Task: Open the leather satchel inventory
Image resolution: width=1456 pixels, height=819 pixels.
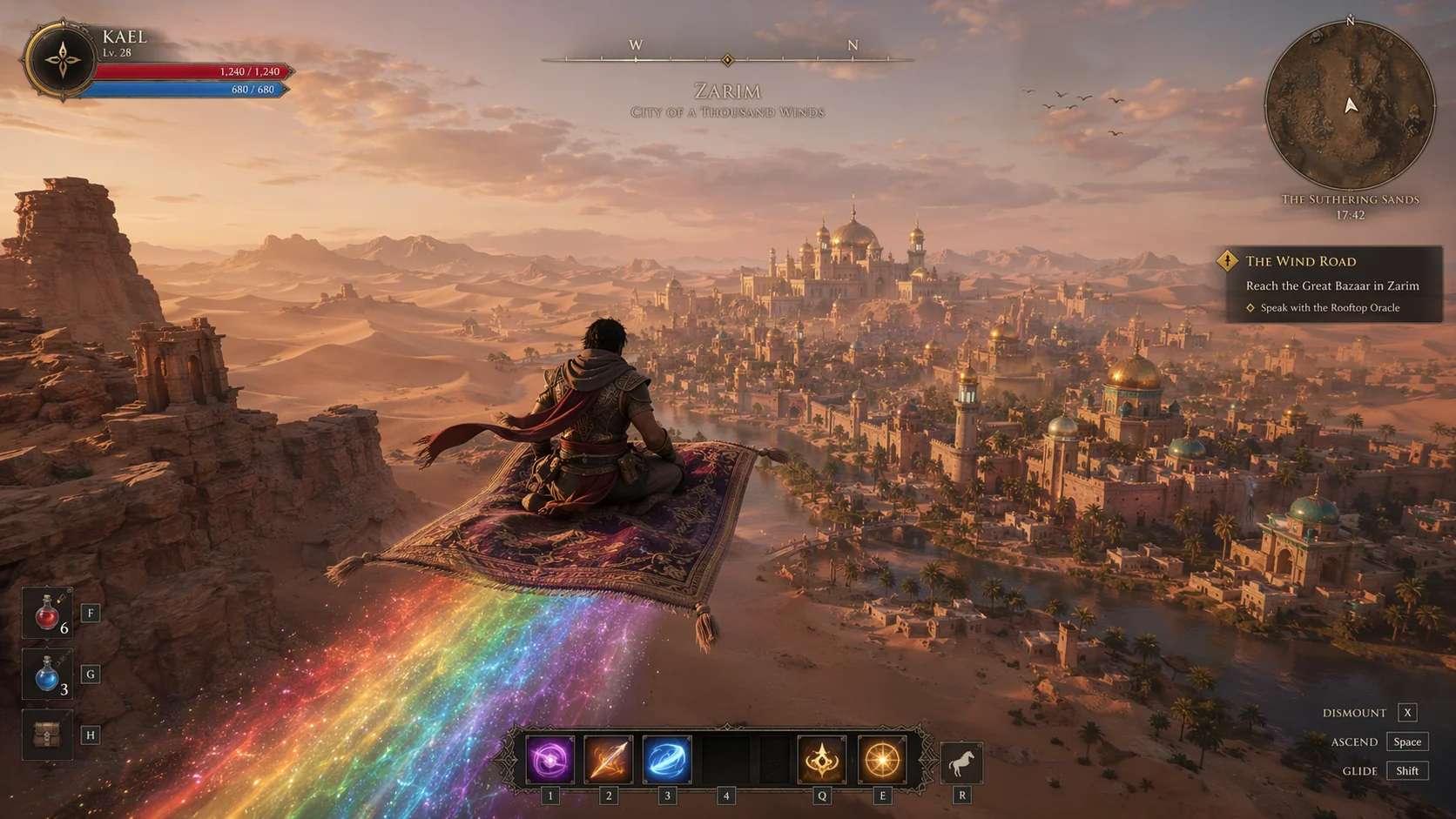Action: click(x=47, y=735)
